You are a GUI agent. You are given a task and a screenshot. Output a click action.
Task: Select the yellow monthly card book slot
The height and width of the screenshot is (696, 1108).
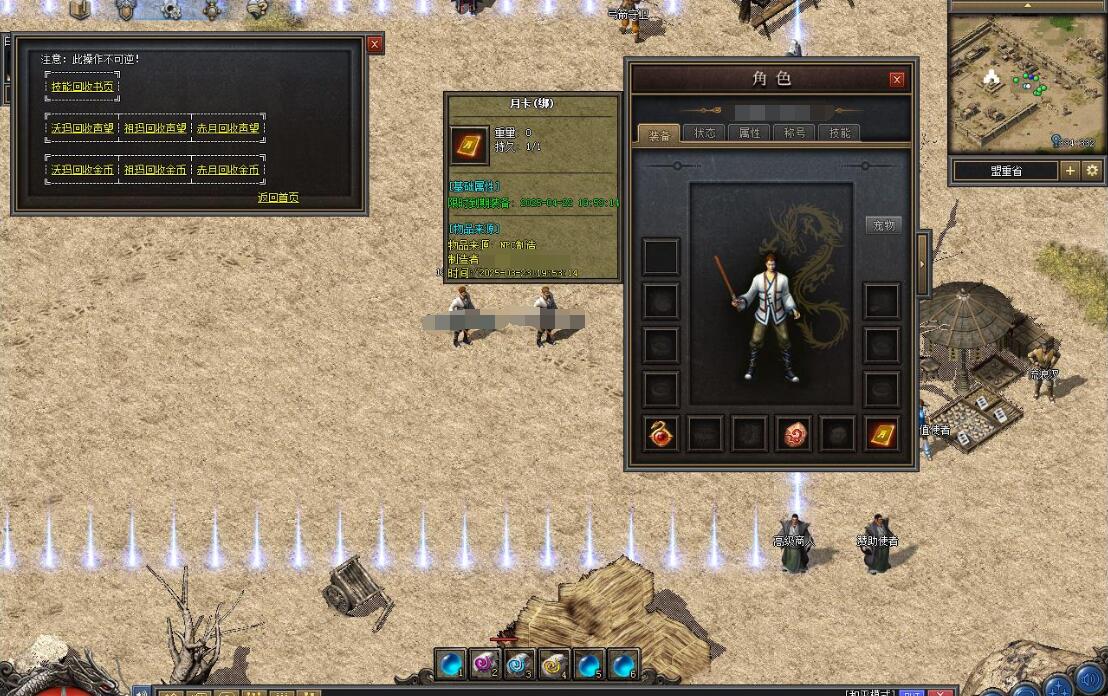pyautogui.click(x=881, y=434)
